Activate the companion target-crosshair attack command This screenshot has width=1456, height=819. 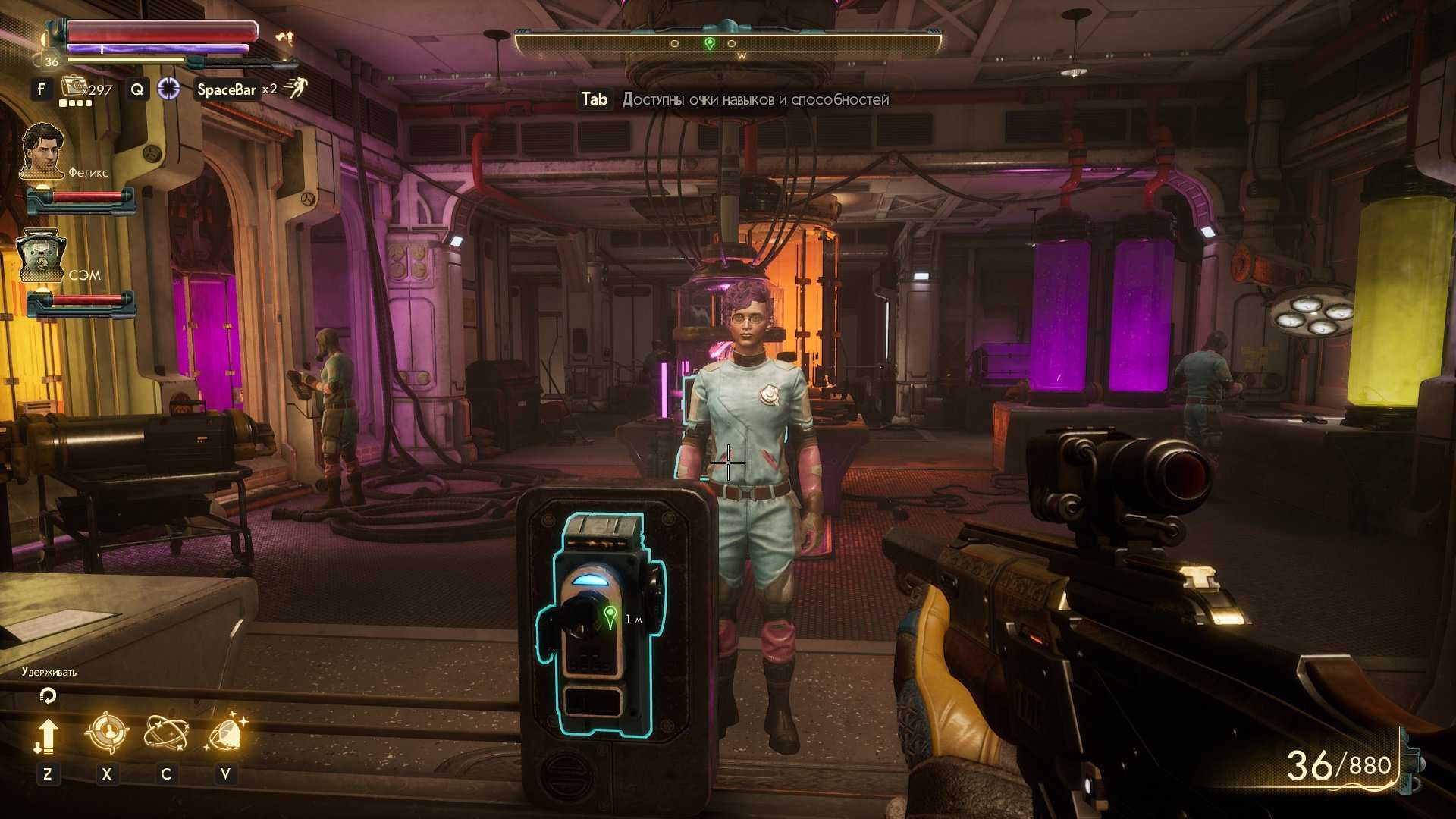coord(106,733)
